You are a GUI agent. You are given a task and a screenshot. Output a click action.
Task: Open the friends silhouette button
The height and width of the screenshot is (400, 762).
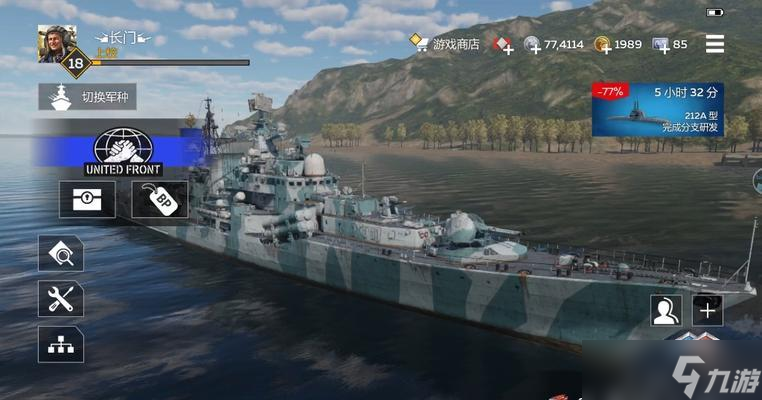coord(665,310)
